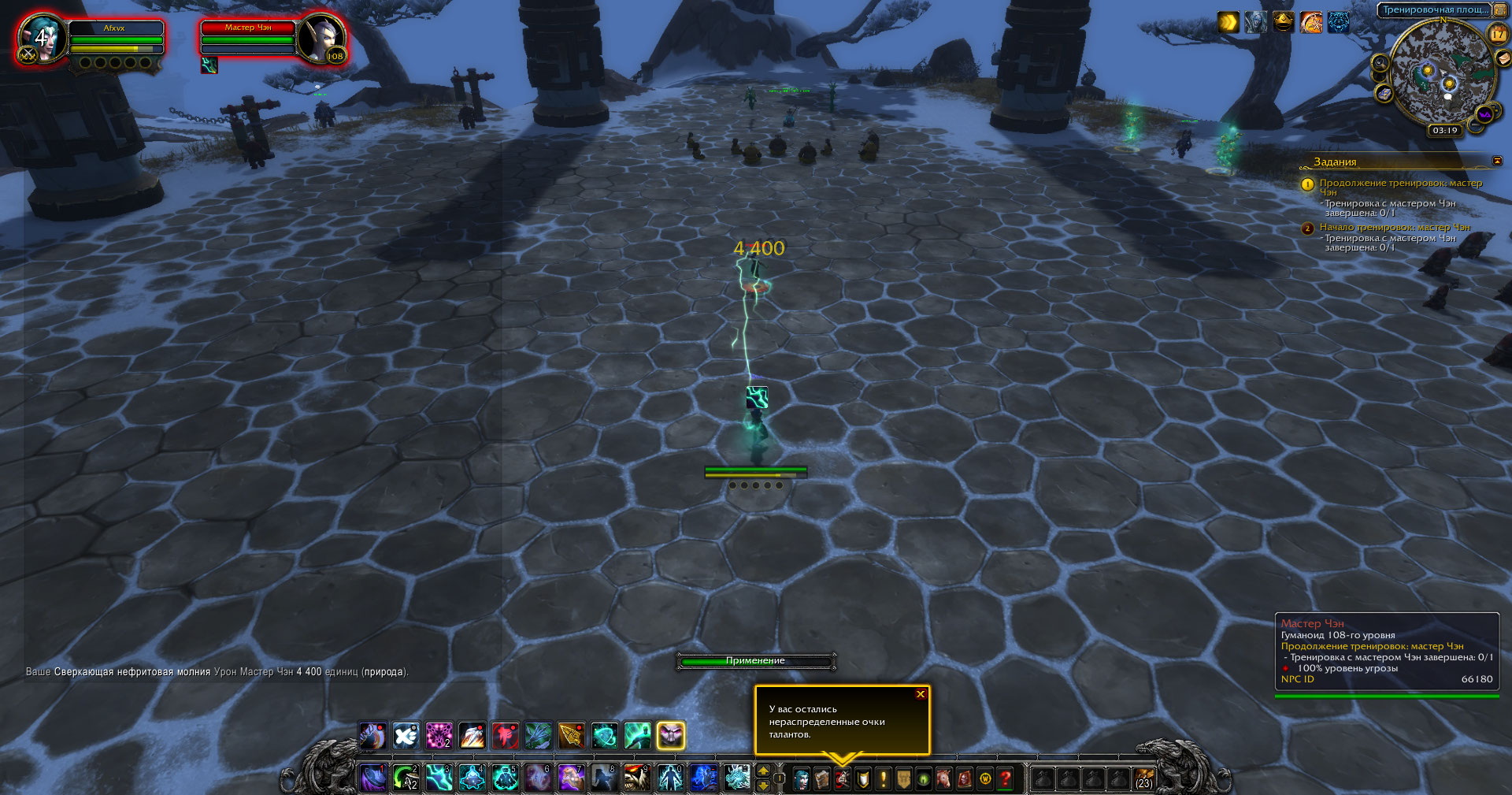Close the unspent talent points tooltip
This screenshot has height=795, width=1512.
920,694
